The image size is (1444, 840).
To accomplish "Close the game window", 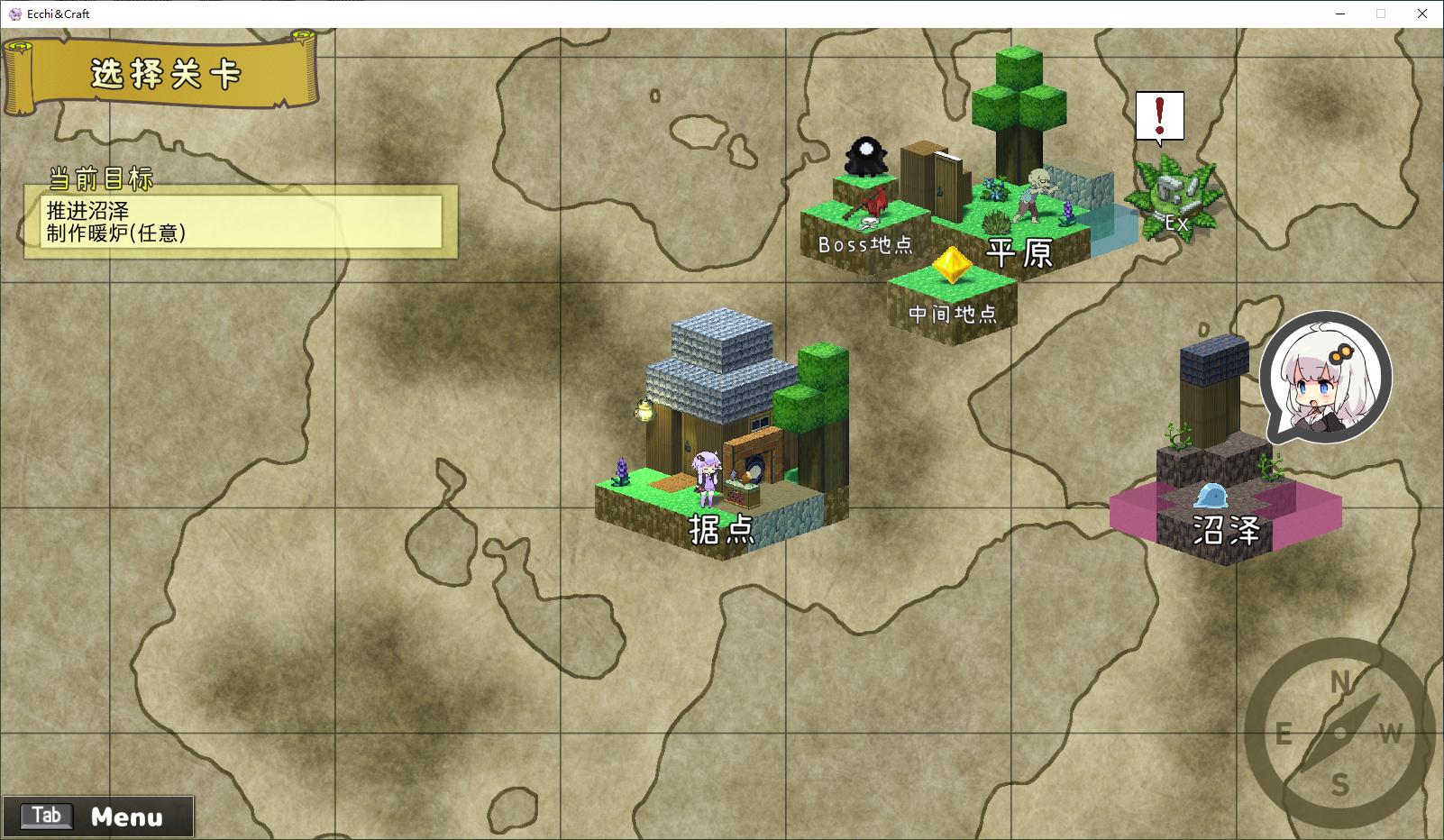I will pos(1422,14).
